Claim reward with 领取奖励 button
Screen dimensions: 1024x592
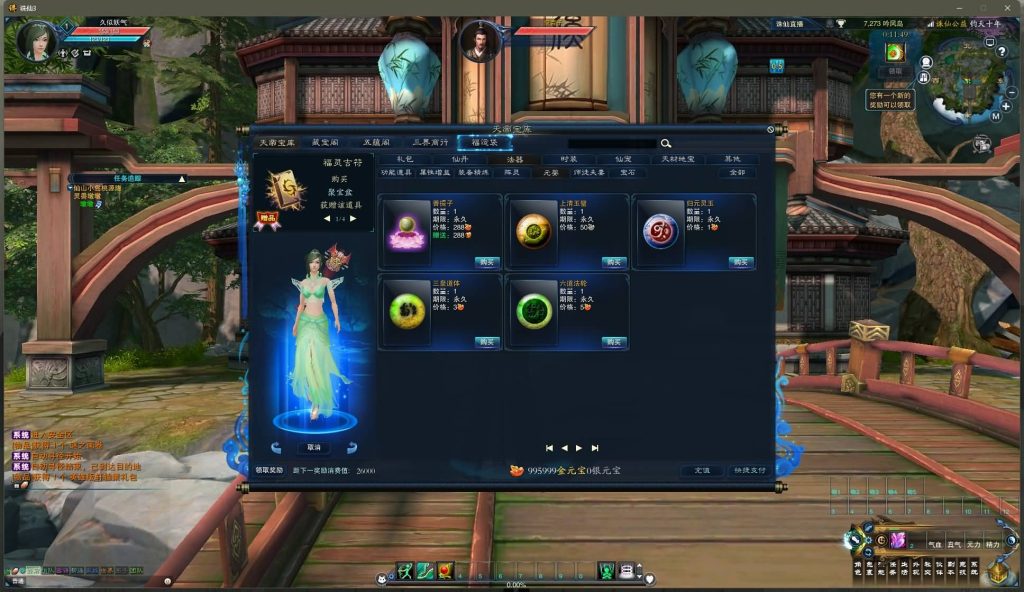tap(270, 470)
